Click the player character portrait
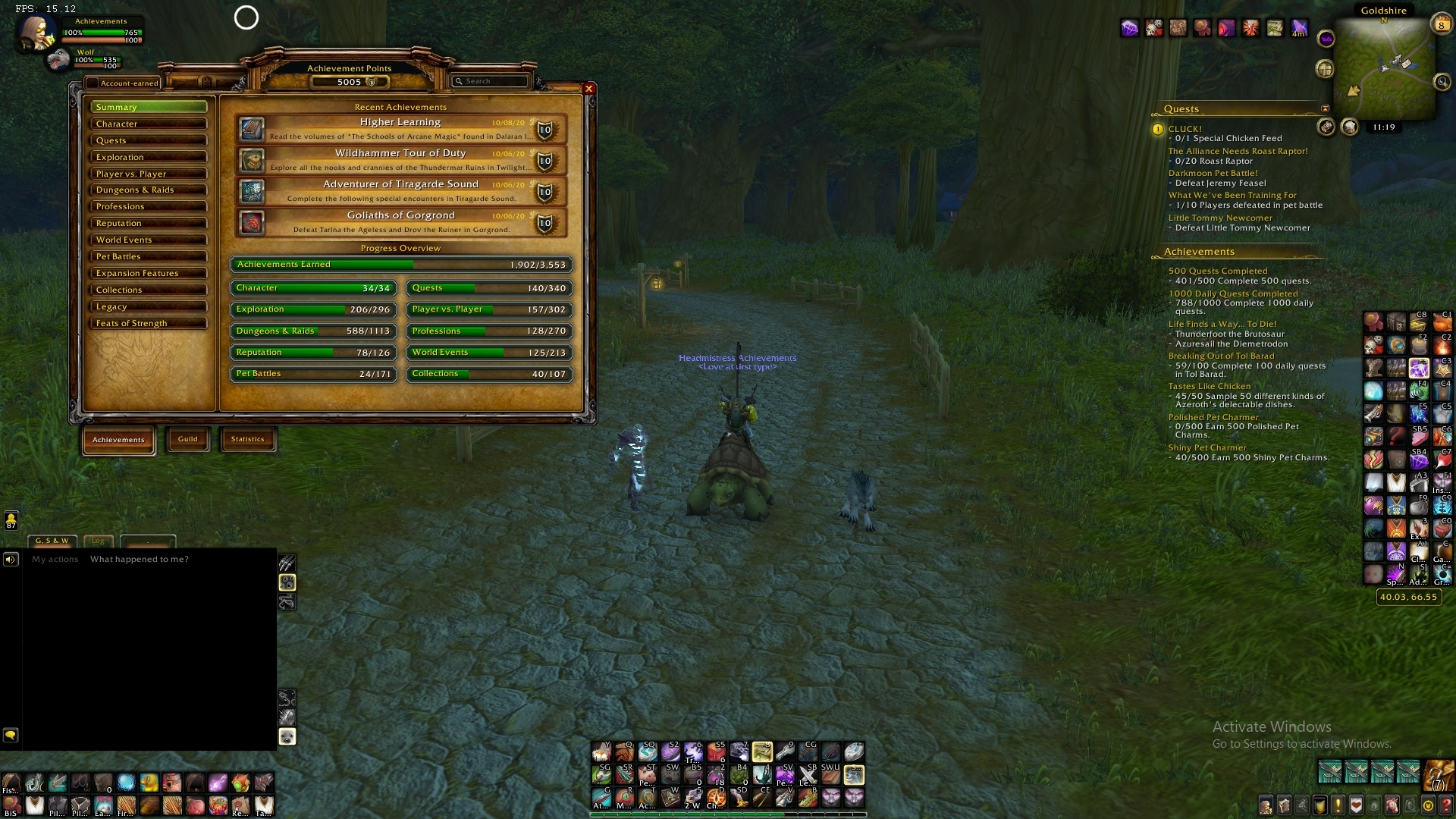1456x819 pixels. (36, 33)
